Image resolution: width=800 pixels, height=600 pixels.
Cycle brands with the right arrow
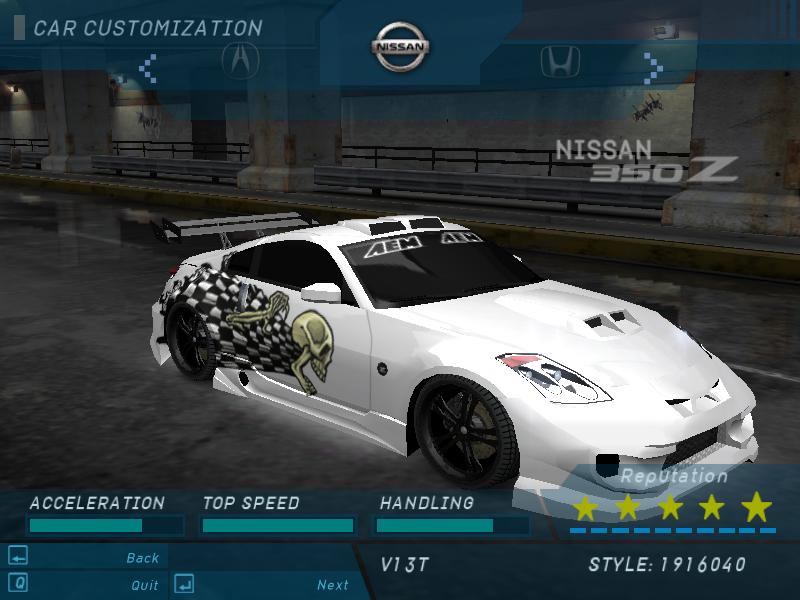point(652,68)
